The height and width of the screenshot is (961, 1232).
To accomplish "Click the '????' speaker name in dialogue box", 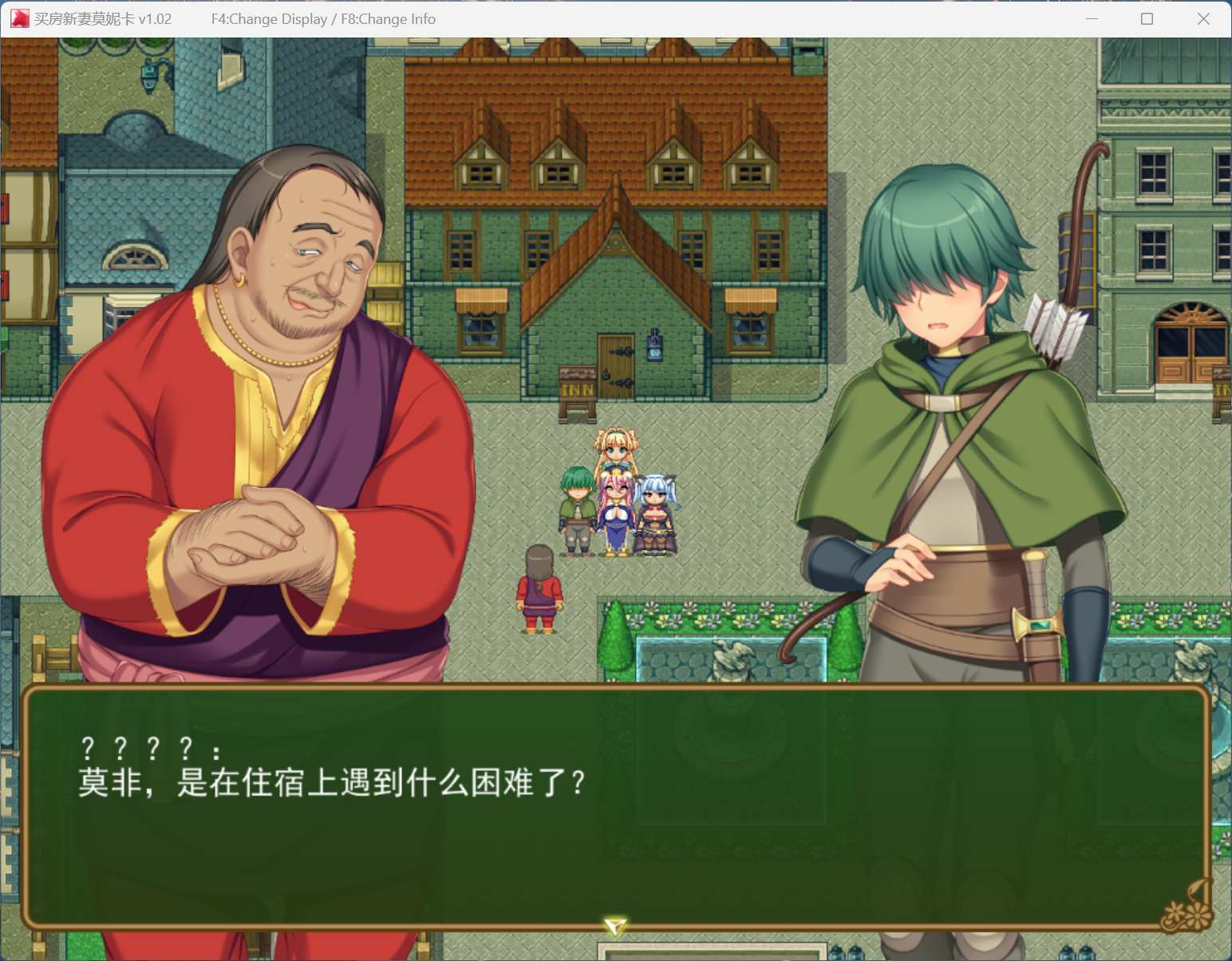I will click(148, 747).
